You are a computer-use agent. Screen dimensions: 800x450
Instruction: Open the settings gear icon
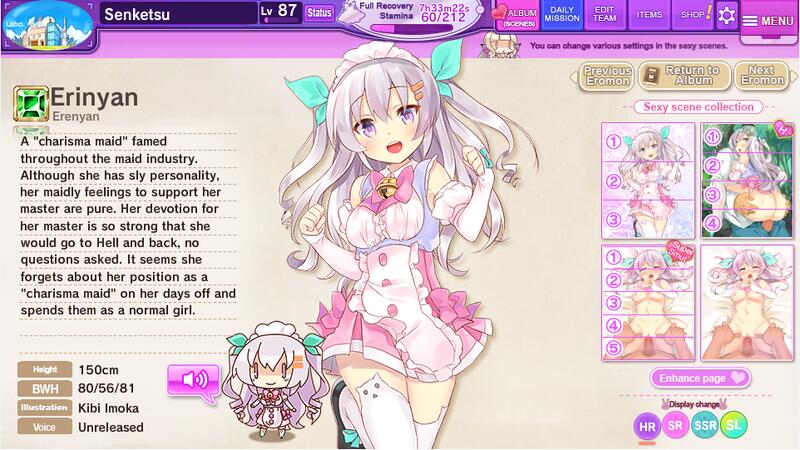coord(726,15)
